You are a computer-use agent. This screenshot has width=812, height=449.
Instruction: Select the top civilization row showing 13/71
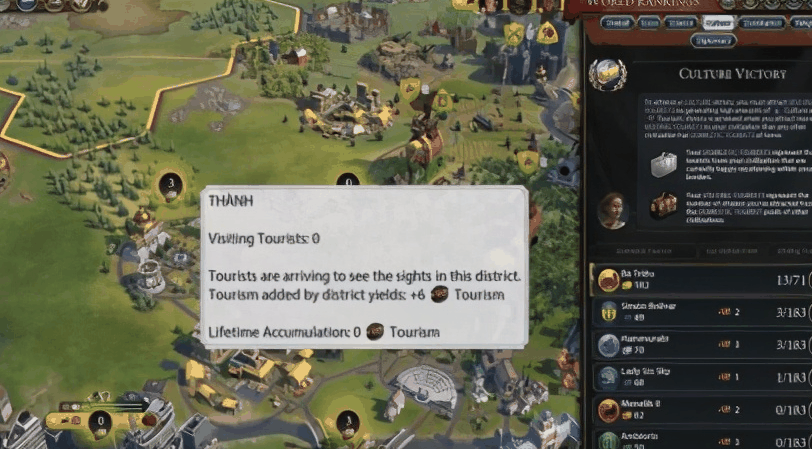tap(700, 279)
